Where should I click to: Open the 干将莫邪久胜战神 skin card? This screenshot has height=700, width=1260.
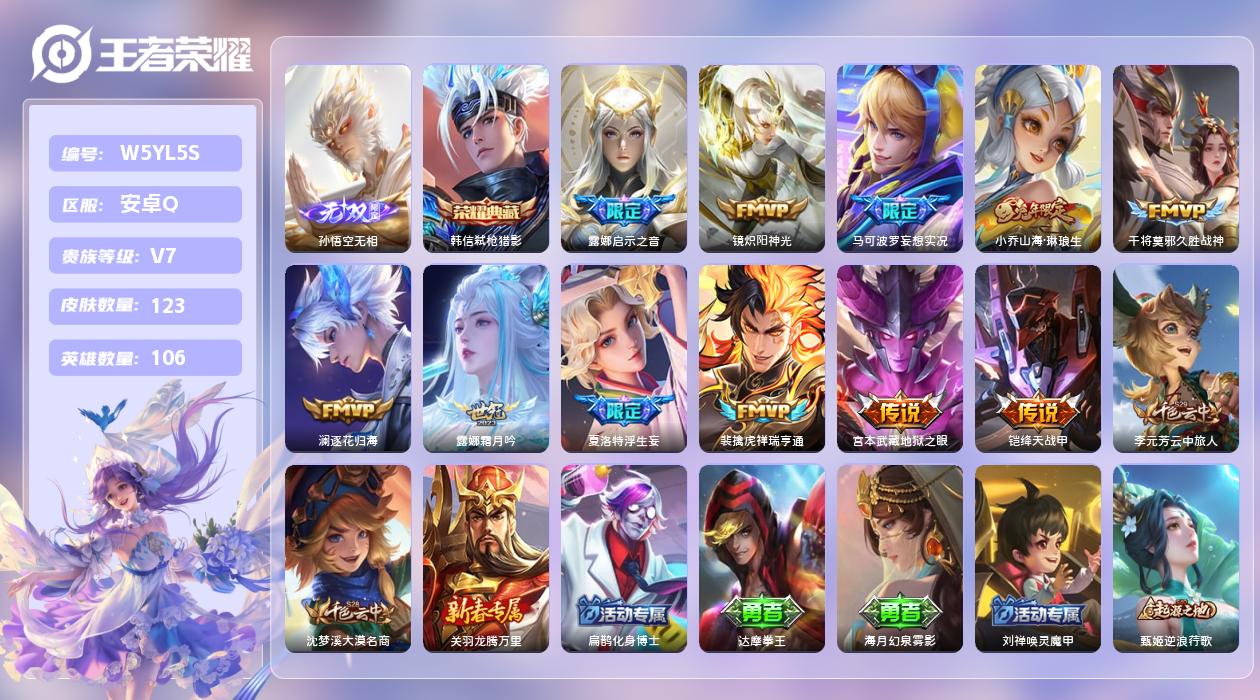1176,158
